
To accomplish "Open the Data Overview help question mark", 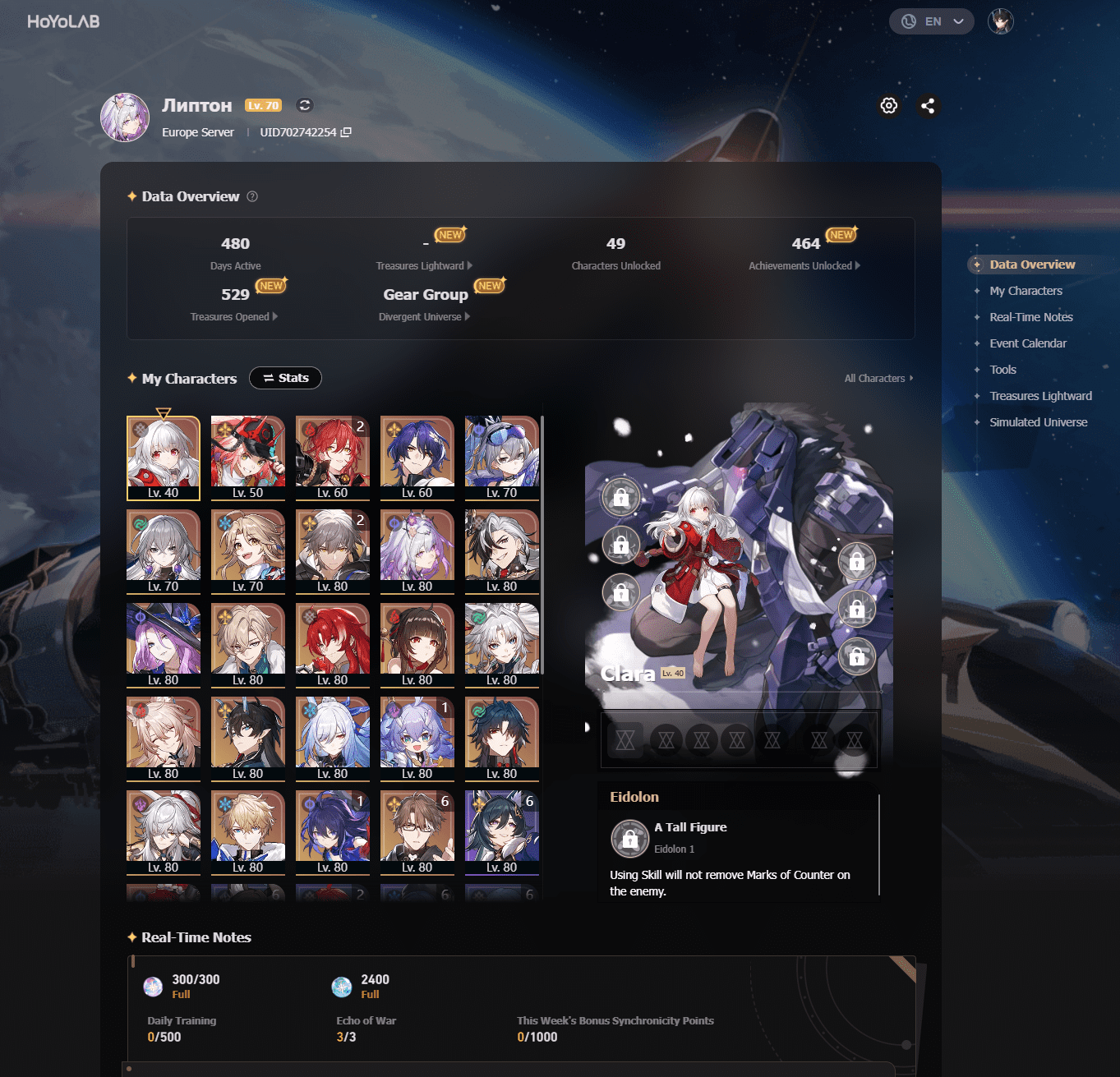I will point(251,196).
